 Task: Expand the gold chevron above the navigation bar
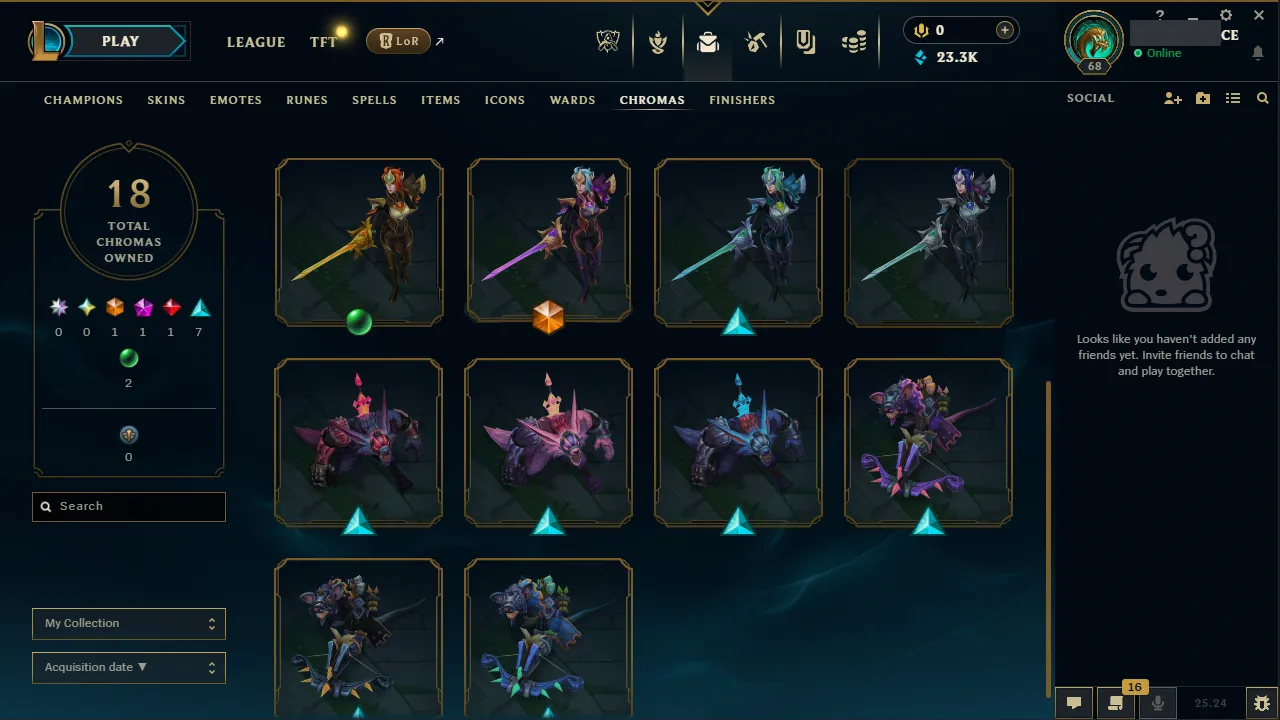click(x=708, y=6)
